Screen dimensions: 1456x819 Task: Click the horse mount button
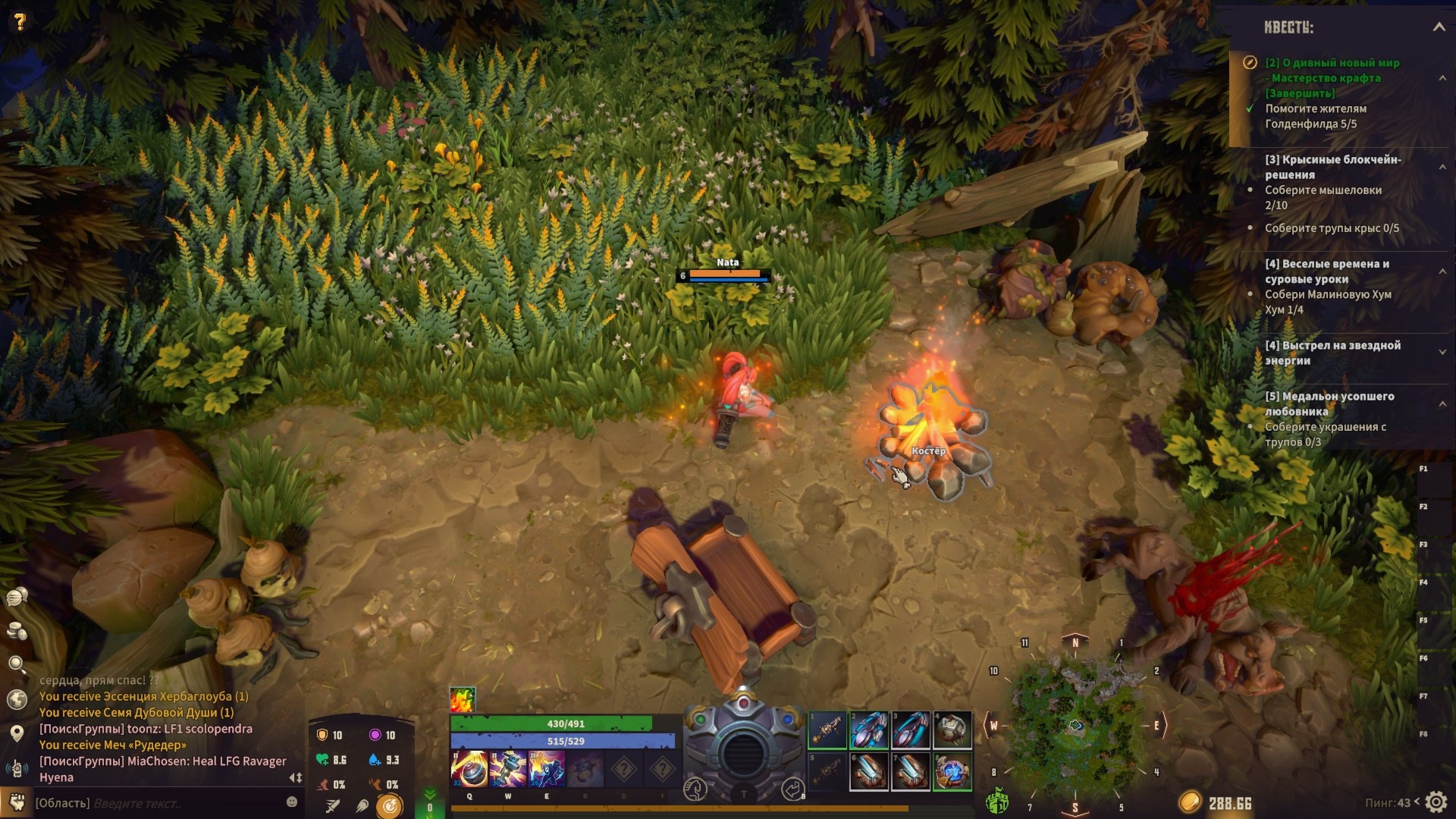tap(695, 789)
